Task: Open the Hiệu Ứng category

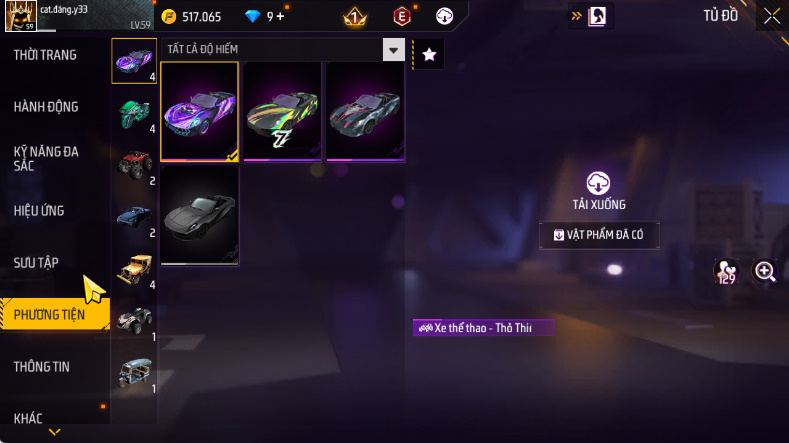Action: tap(39, 211)
